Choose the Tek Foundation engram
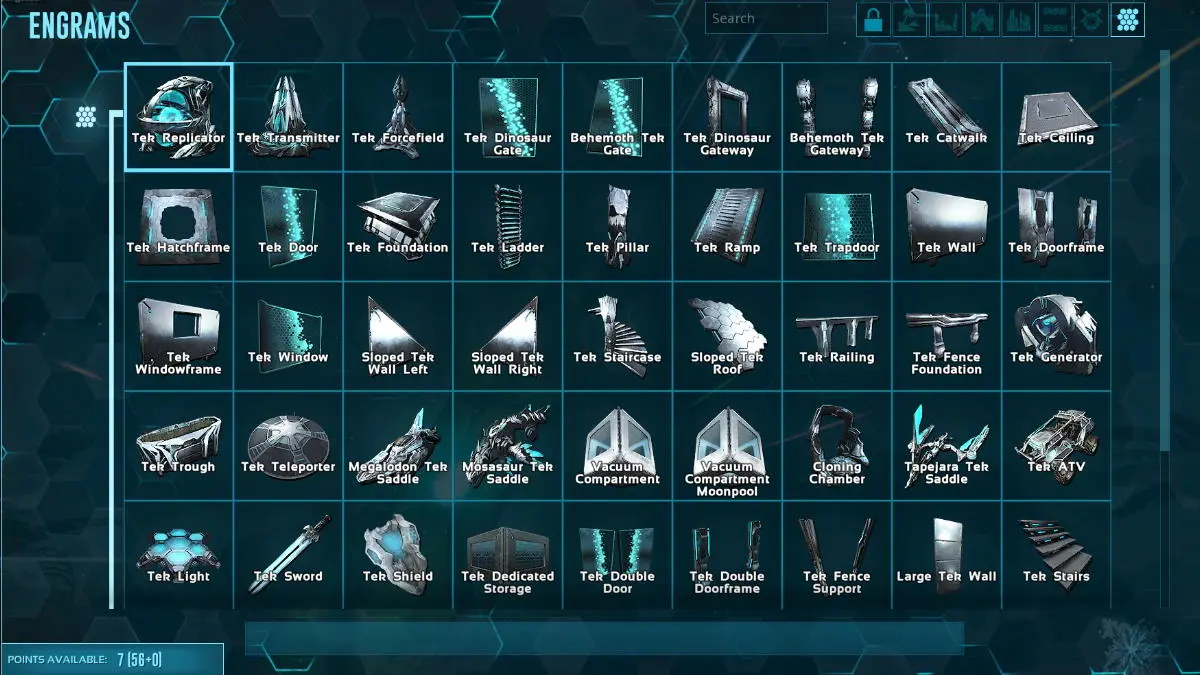Viewport: 1200px width, 675px height. (398, 227)
